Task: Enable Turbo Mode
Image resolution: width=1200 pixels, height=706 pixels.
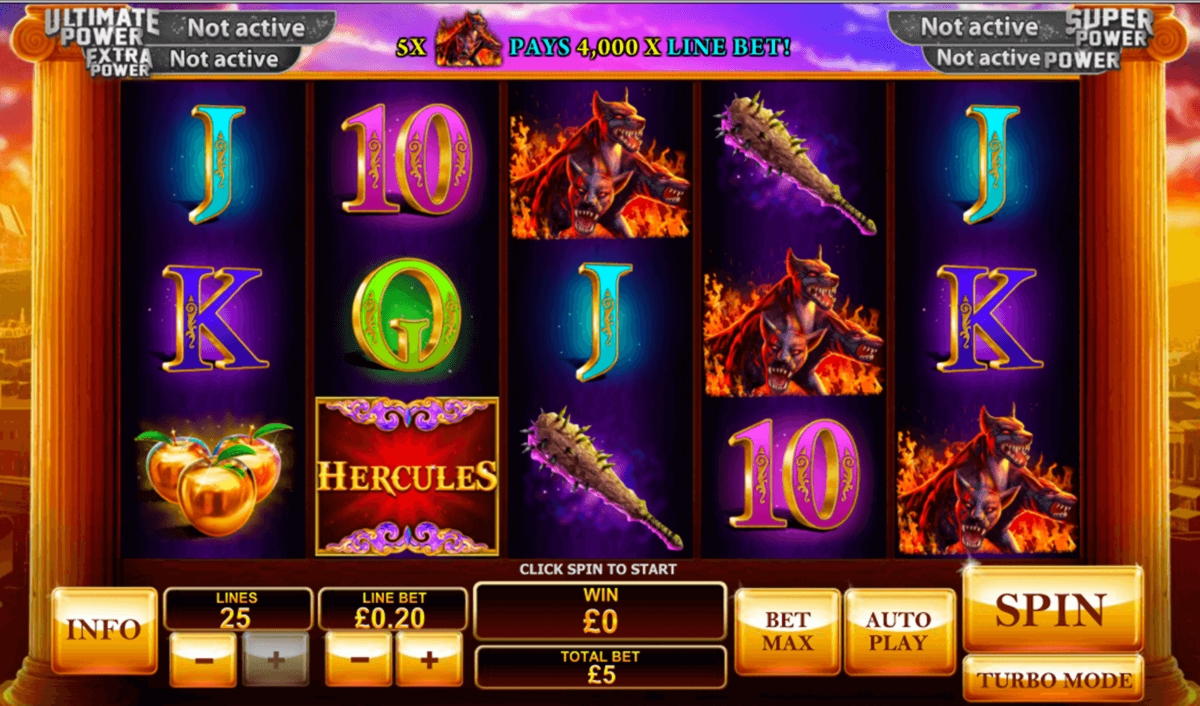Action: click(1053, 680)
